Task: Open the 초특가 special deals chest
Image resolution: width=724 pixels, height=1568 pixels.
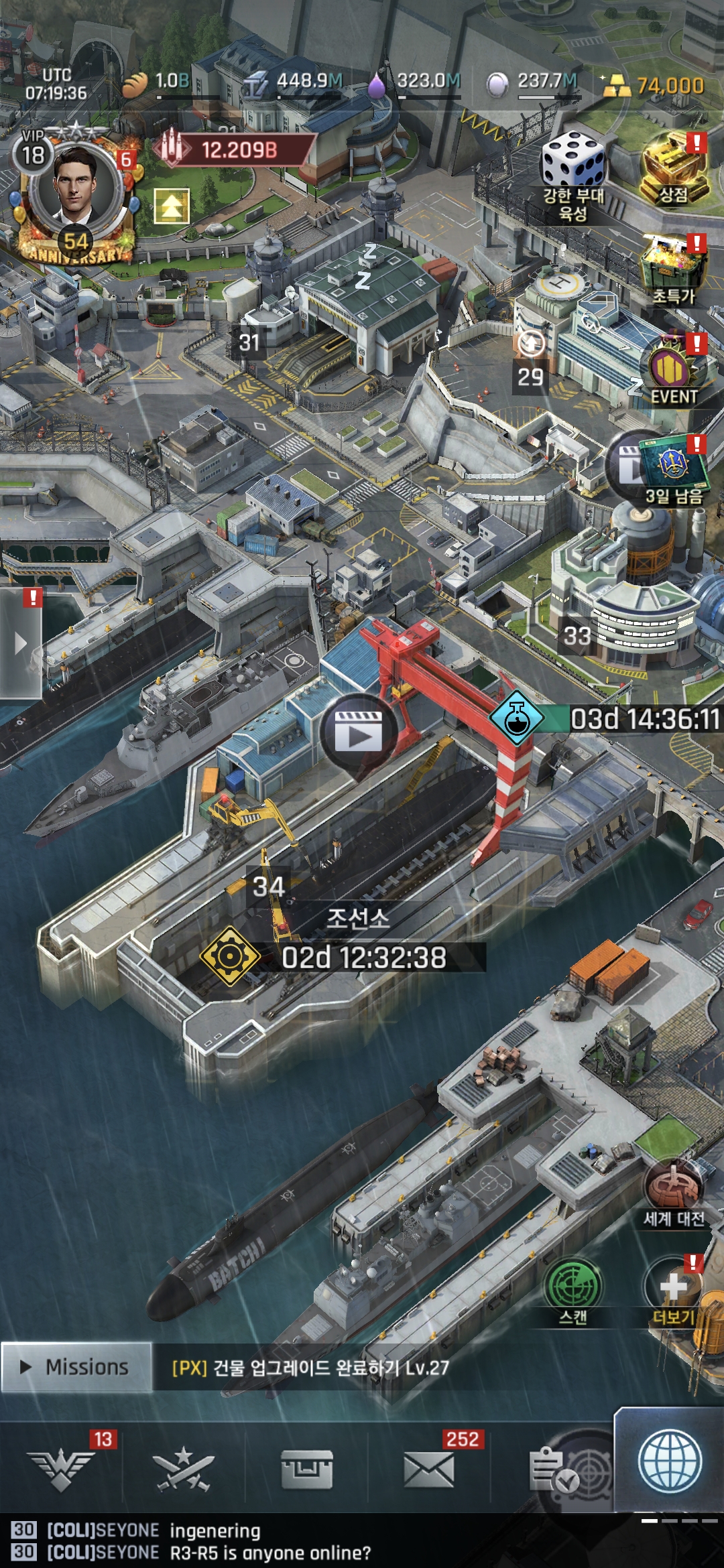Action: click(x=673, y=269)
